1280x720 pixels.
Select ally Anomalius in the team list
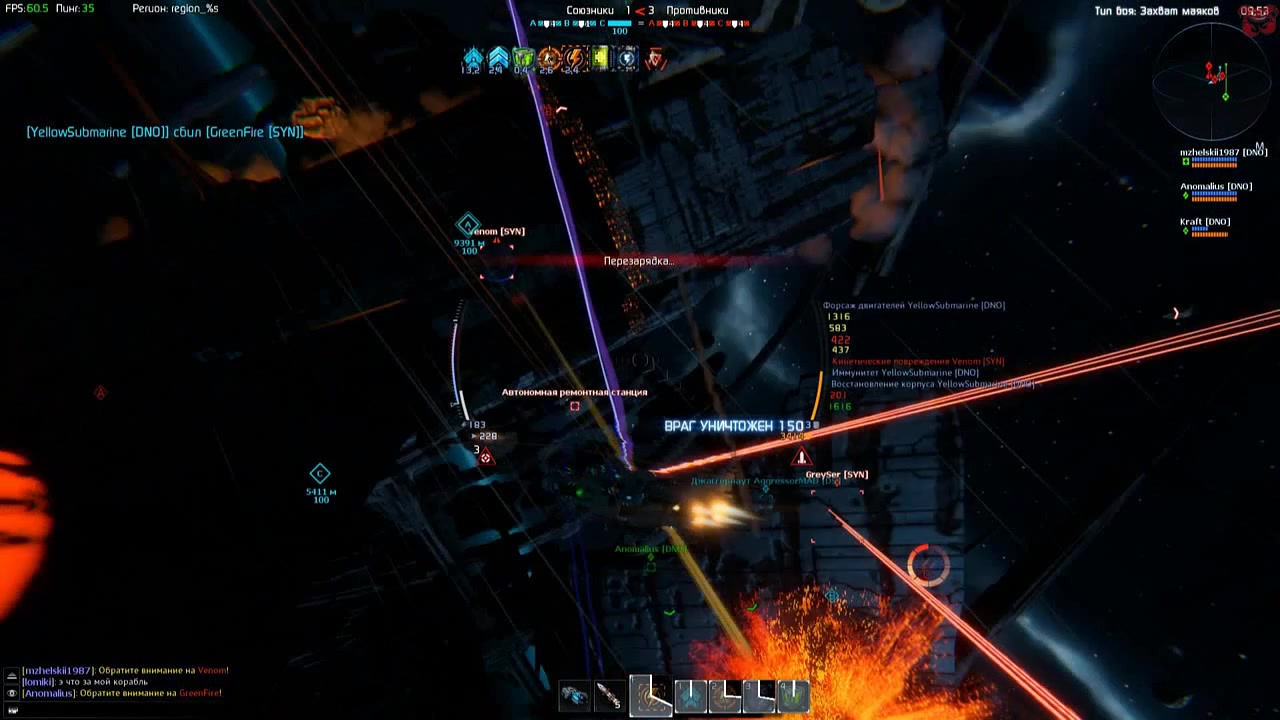click(x=1215, y=186)
